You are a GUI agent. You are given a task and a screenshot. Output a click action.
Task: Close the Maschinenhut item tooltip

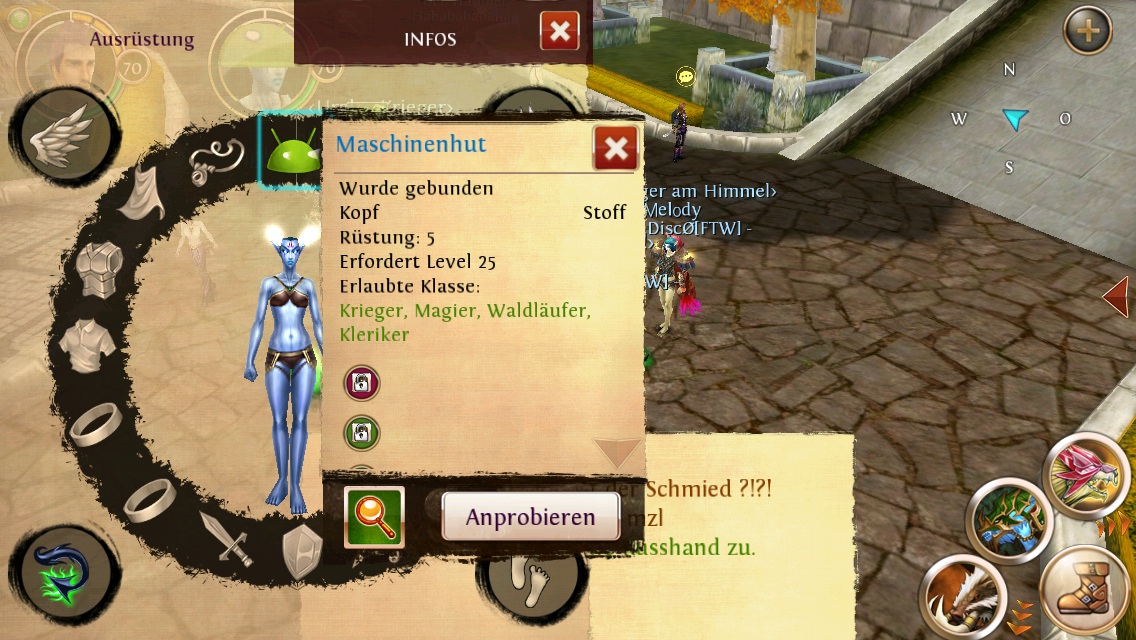pyautogui.click(x=615, y=149)
